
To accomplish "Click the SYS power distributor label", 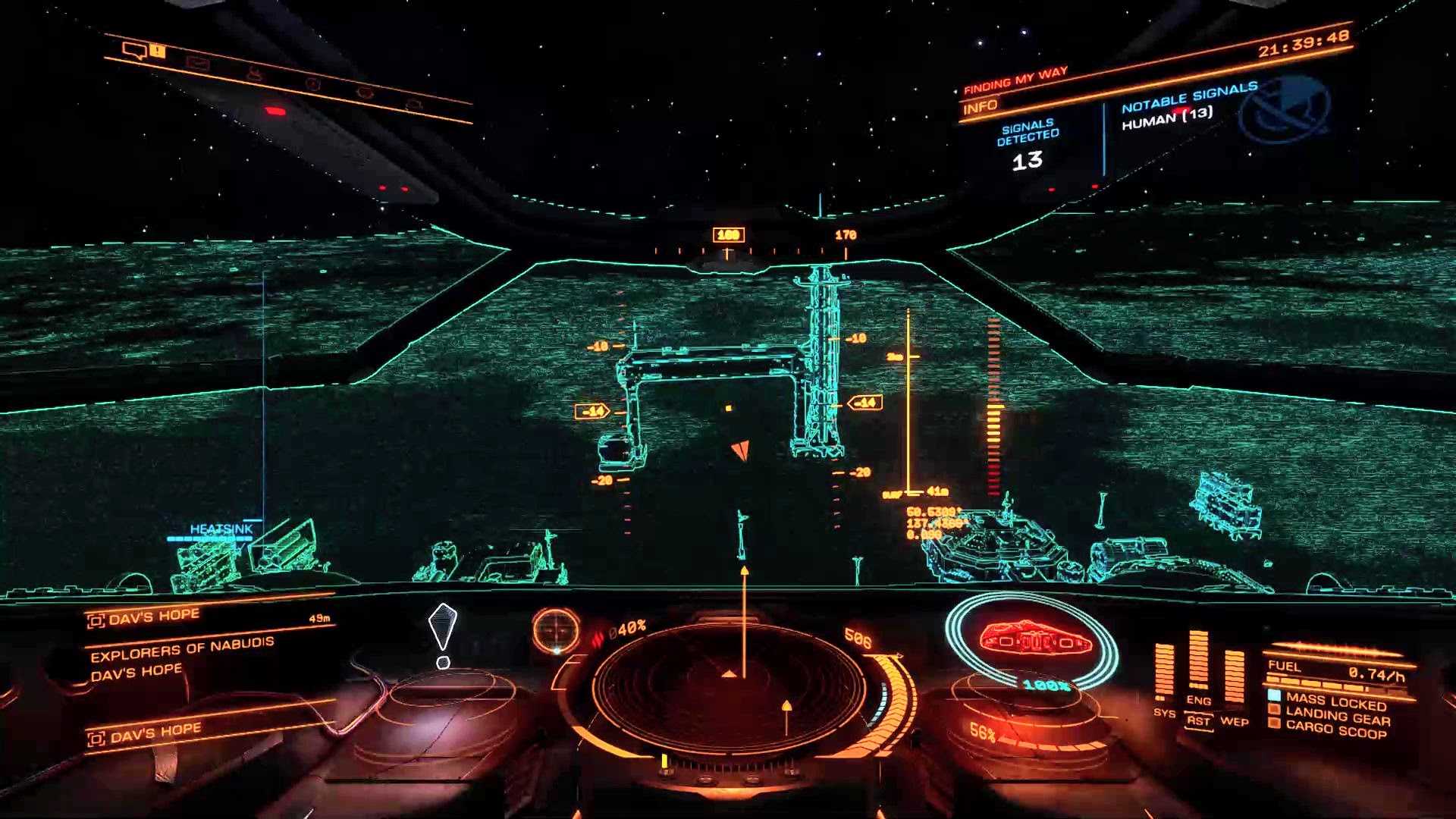I will coord(1164,713).
